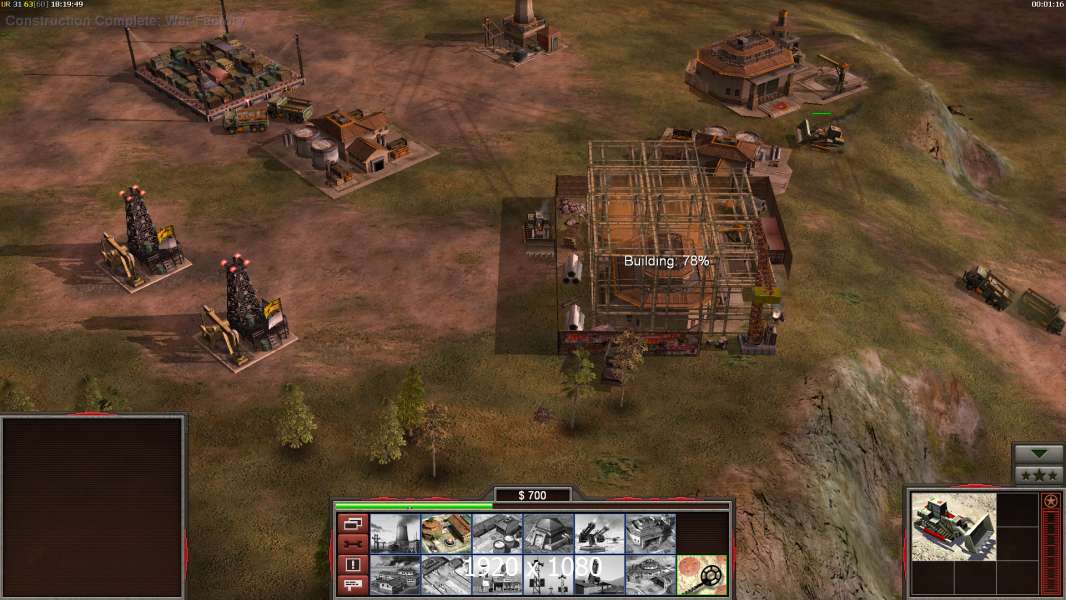Select the Barracks build icon
Screen dimensions: 1066x600
(x=446, y=534)
